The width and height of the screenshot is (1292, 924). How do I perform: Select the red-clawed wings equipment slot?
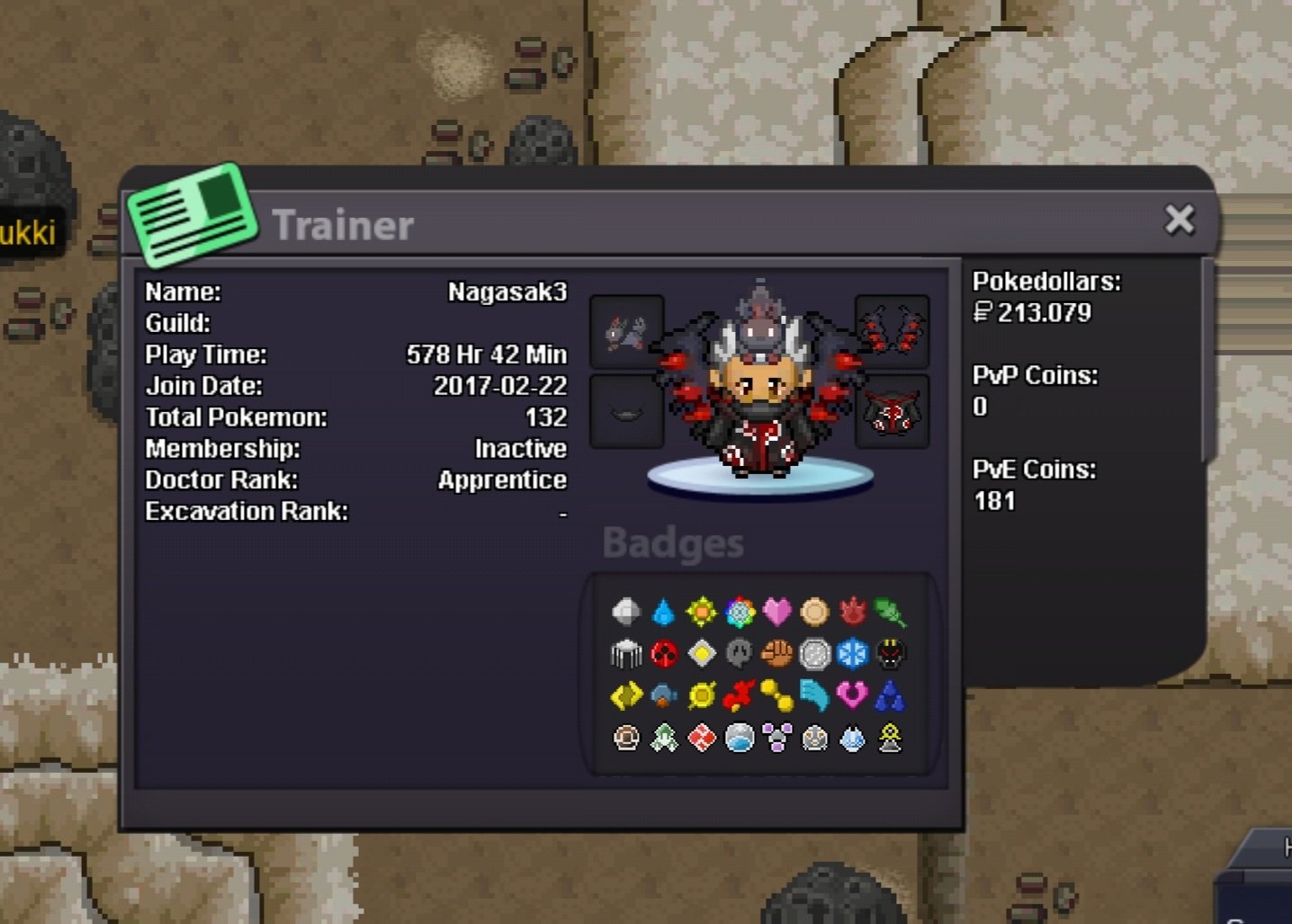(892, 331)
